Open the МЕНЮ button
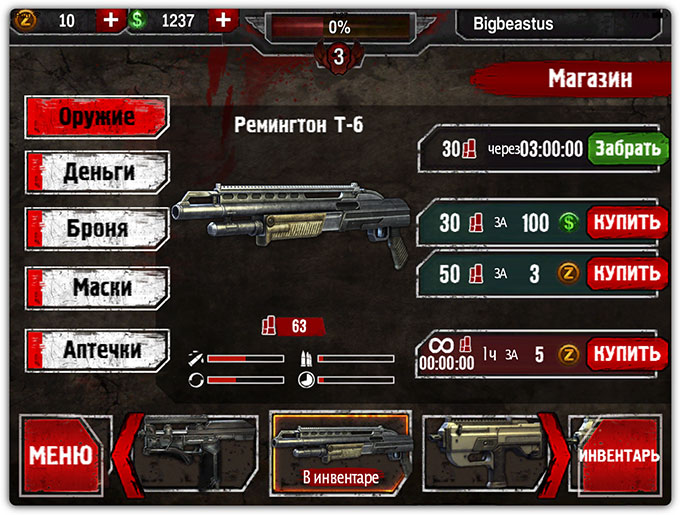 (60, 456)
